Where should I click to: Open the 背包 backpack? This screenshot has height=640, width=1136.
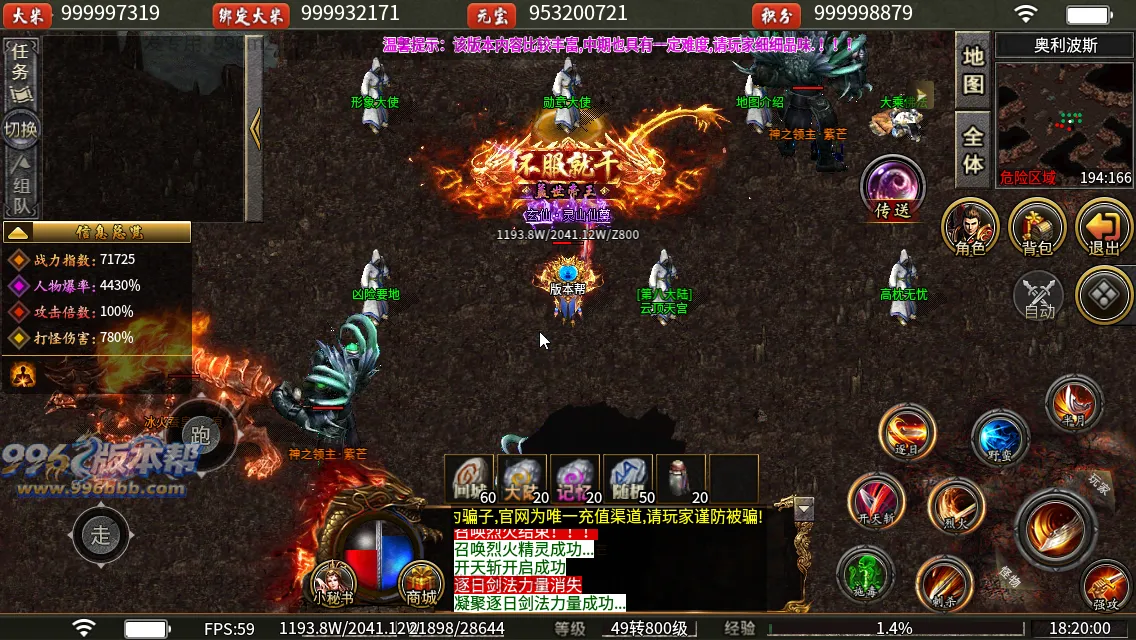[x=1037, y=227]
